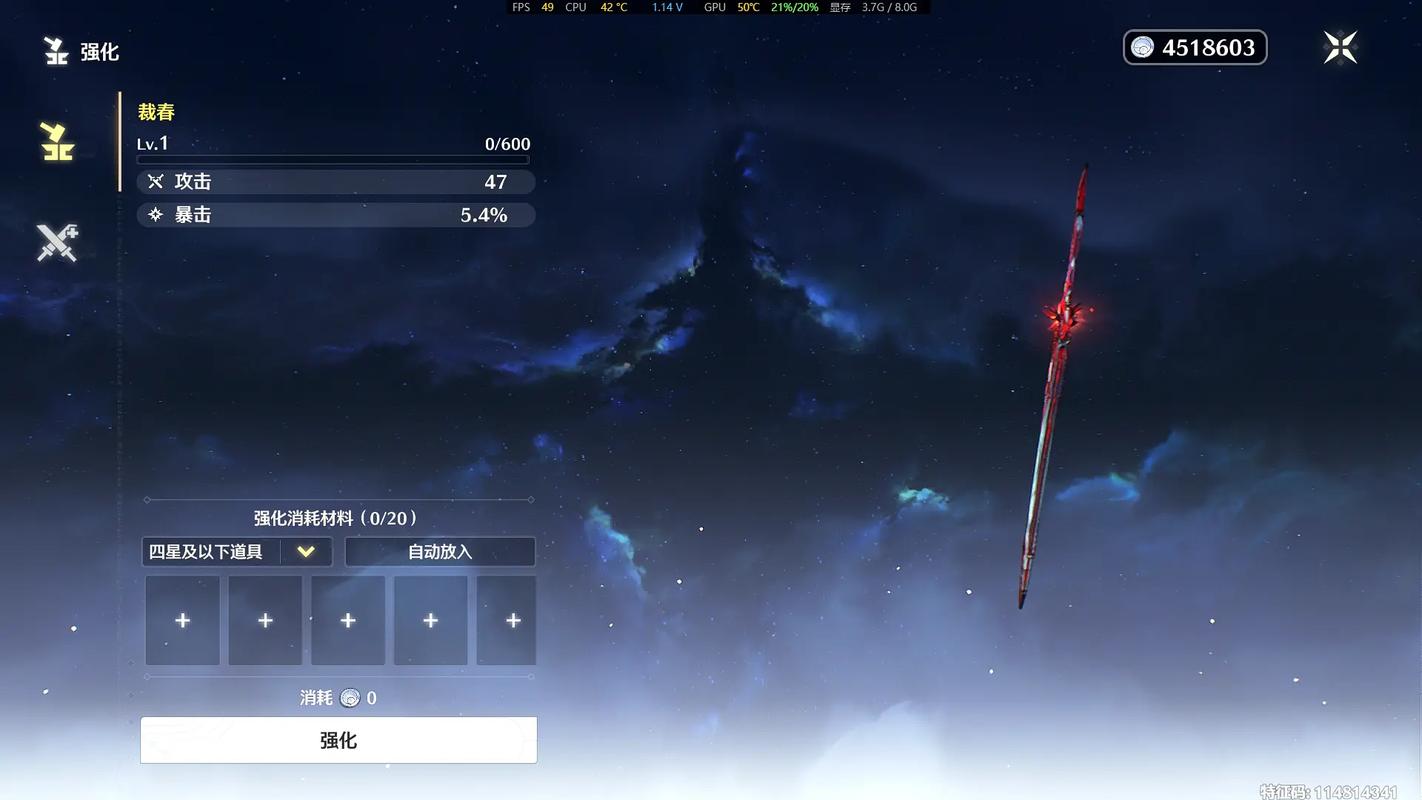Click the currency shell icon beside 4518603

[x=1140, y=47]
